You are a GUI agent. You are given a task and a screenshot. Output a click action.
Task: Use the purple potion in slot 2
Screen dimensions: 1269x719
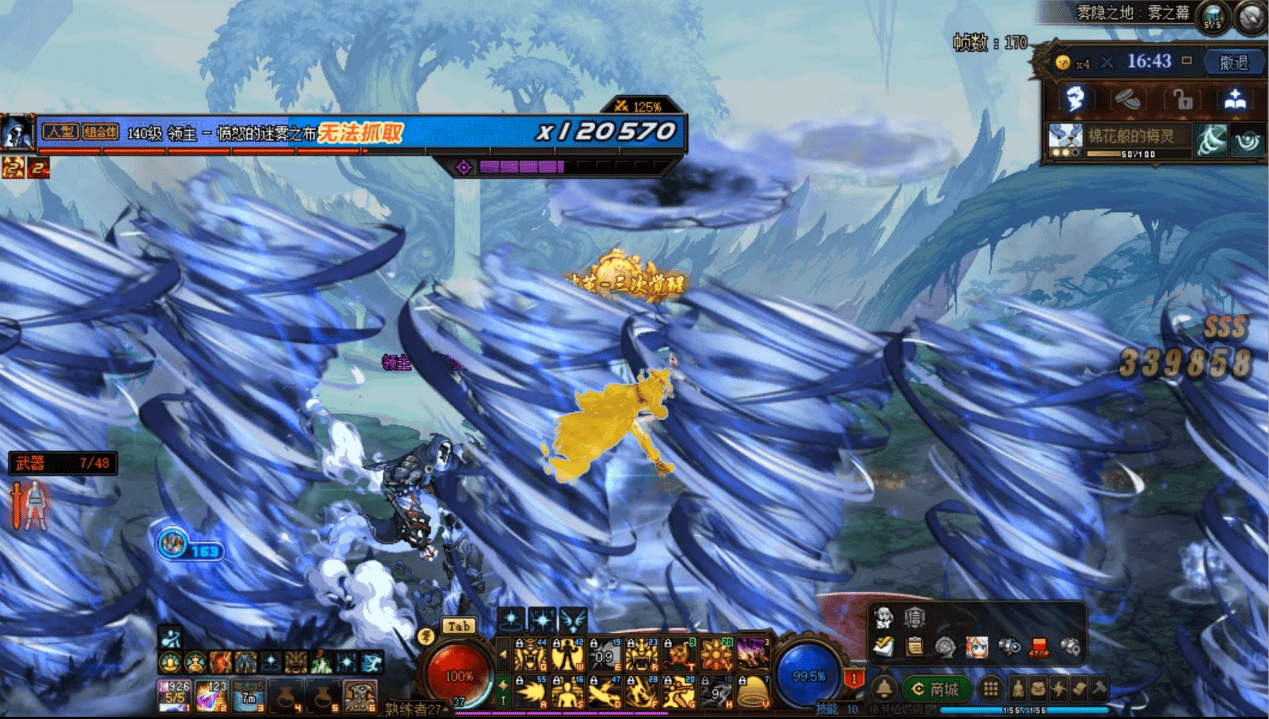coord(211,695)
